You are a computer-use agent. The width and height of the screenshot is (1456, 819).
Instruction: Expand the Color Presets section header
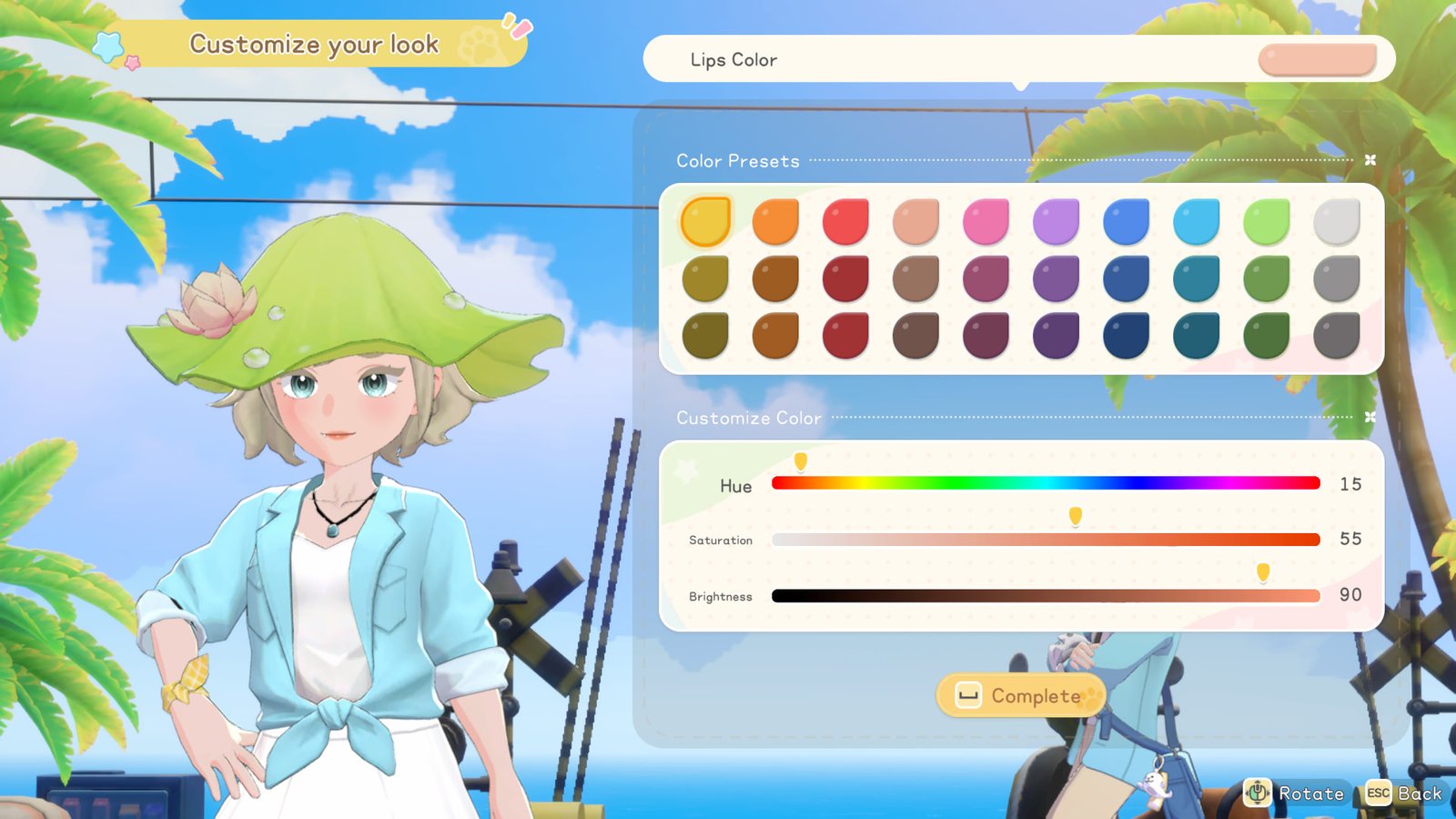737,160
